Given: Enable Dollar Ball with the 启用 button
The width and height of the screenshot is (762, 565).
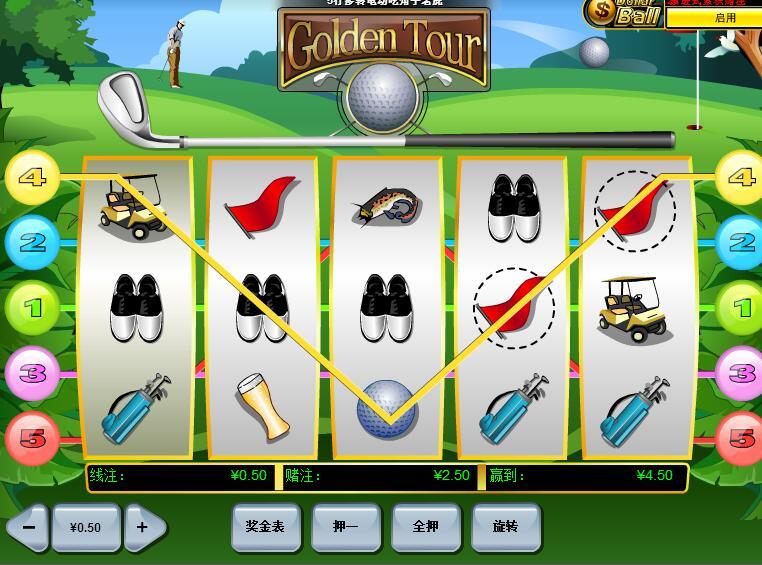Looking at the screenshot, I should [725, 18].
